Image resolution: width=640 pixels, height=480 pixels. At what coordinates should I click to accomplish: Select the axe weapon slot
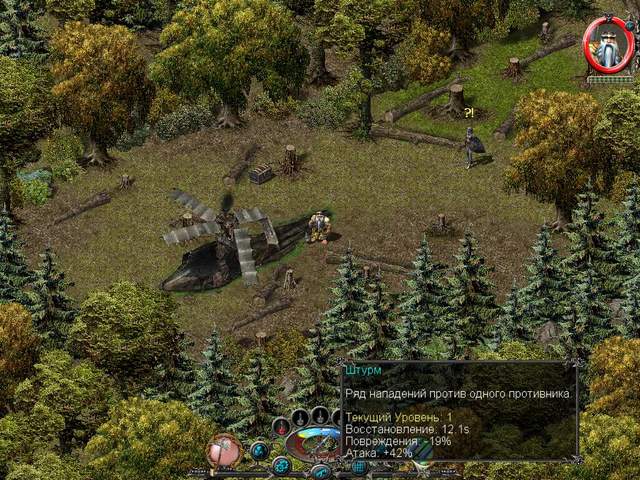(x=225, y=451)
